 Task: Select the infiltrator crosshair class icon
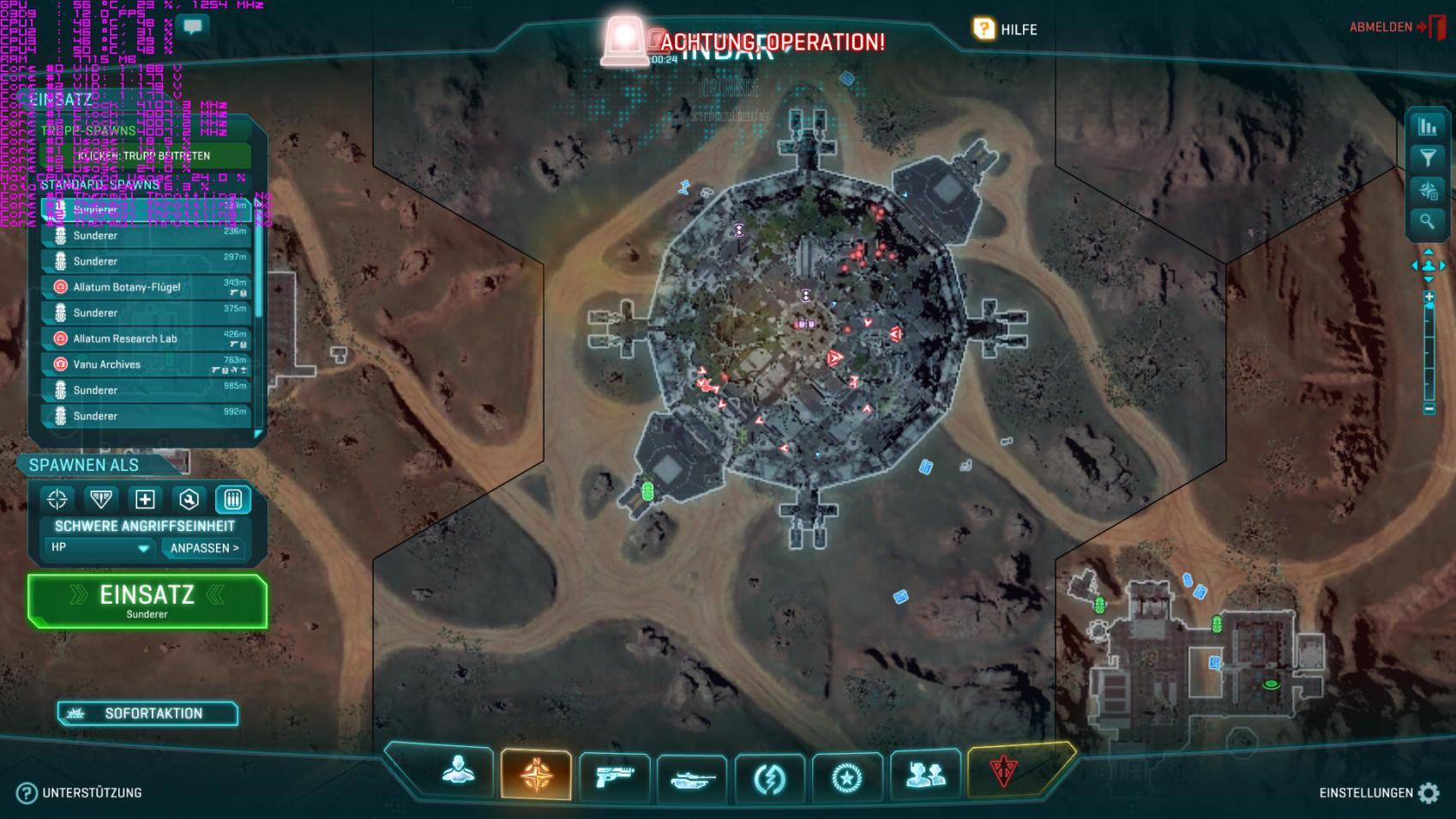click(x=57, y=499)
